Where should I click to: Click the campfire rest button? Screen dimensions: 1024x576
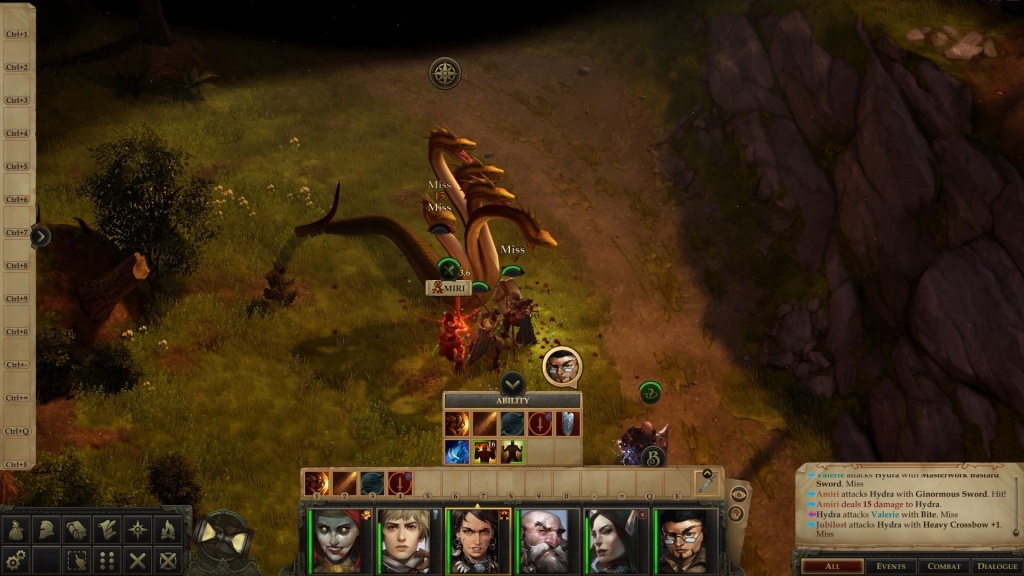167,530
